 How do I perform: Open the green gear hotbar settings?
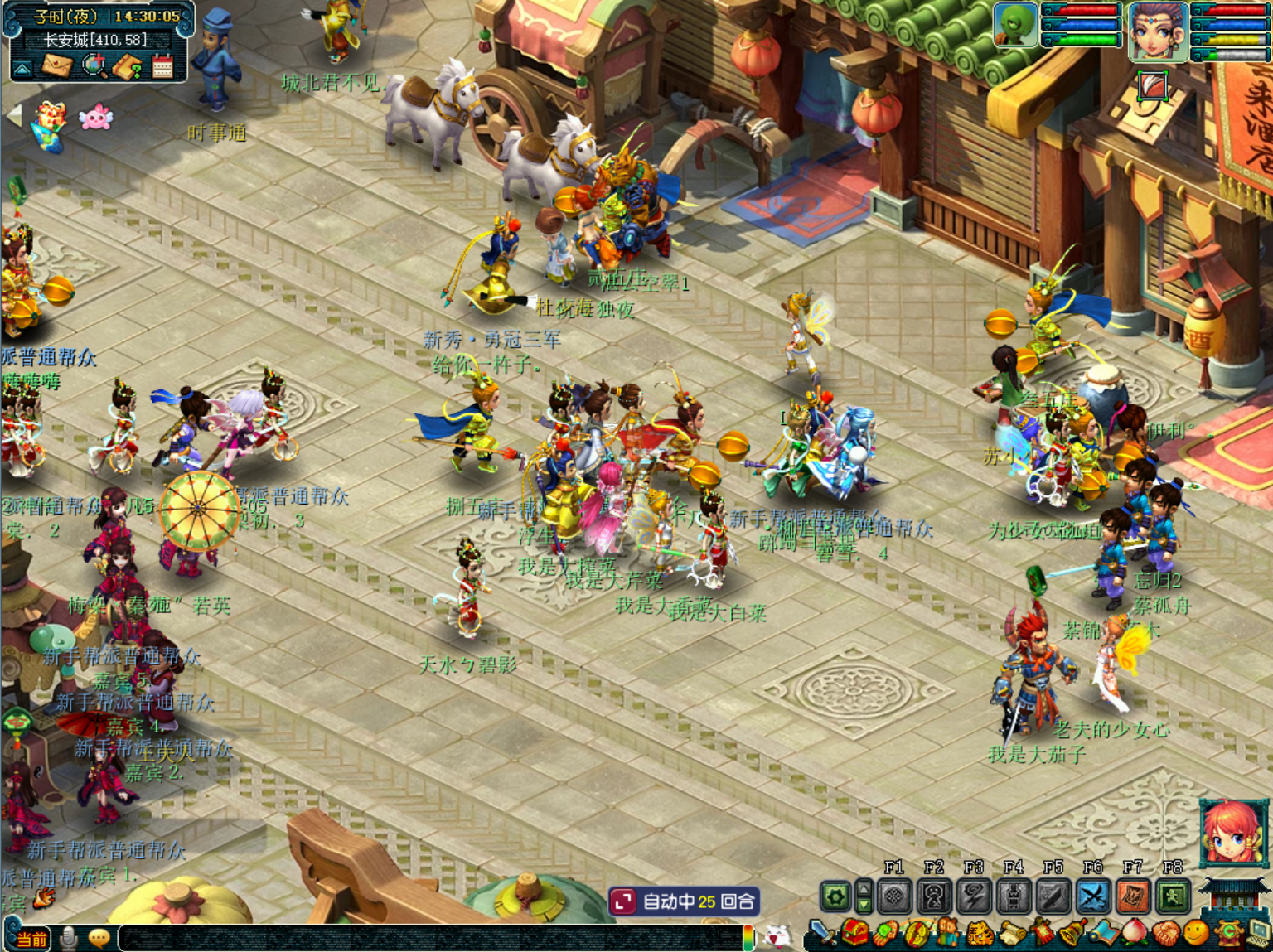point(835,896)
